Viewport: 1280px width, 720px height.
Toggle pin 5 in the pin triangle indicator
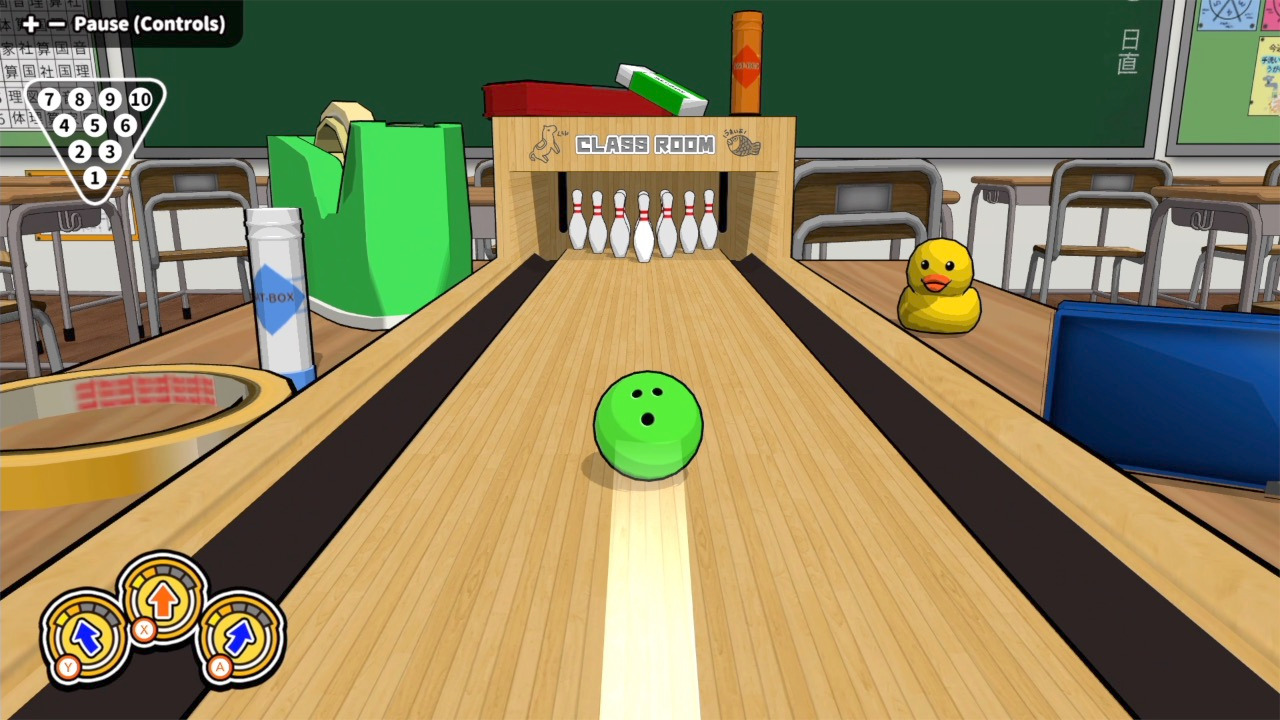tap(94, 125)
